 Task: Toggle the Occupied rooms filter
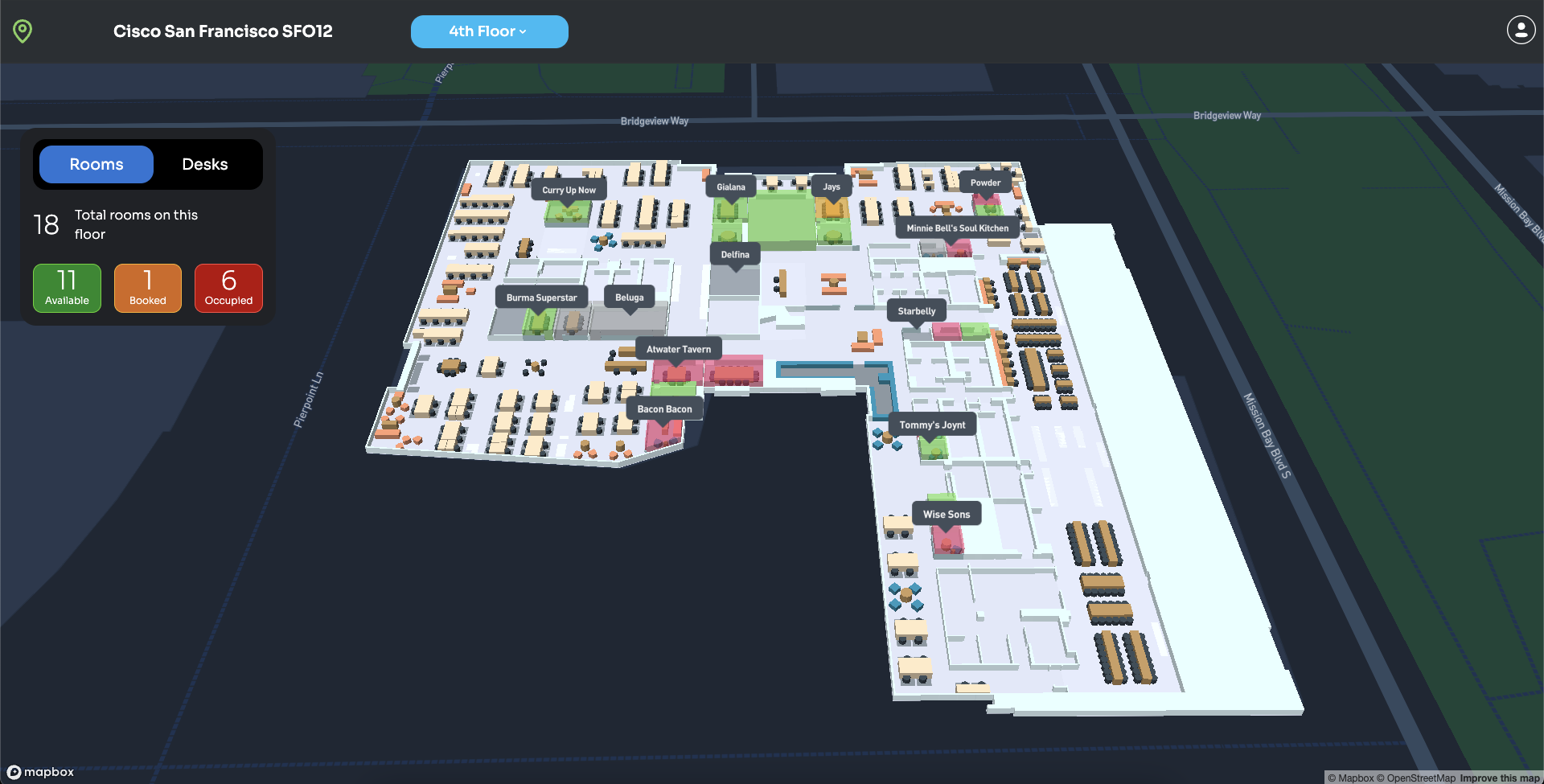coord(228,288)
